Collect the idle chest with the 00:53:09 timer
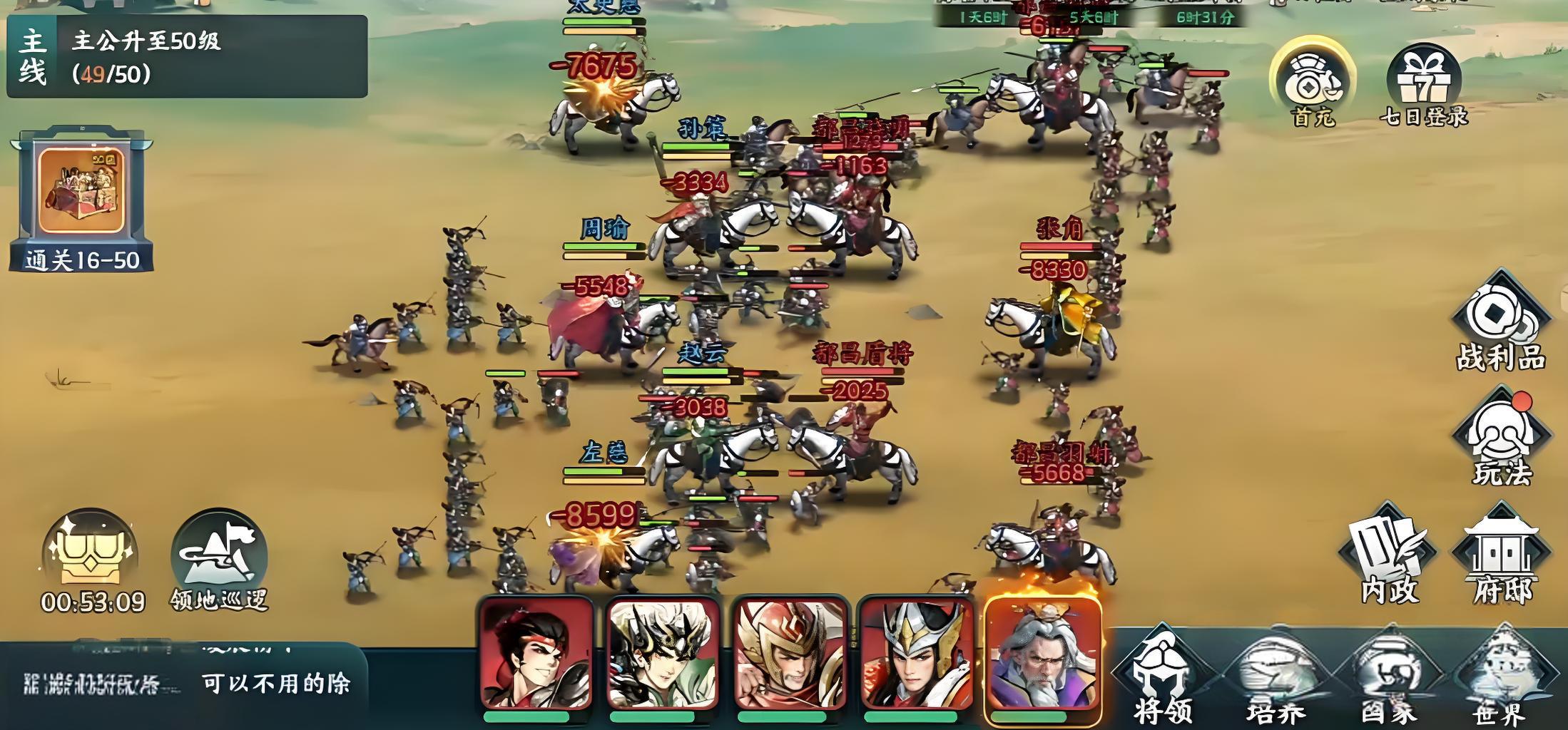This screenshot has width=1568, height=730. 91,561
